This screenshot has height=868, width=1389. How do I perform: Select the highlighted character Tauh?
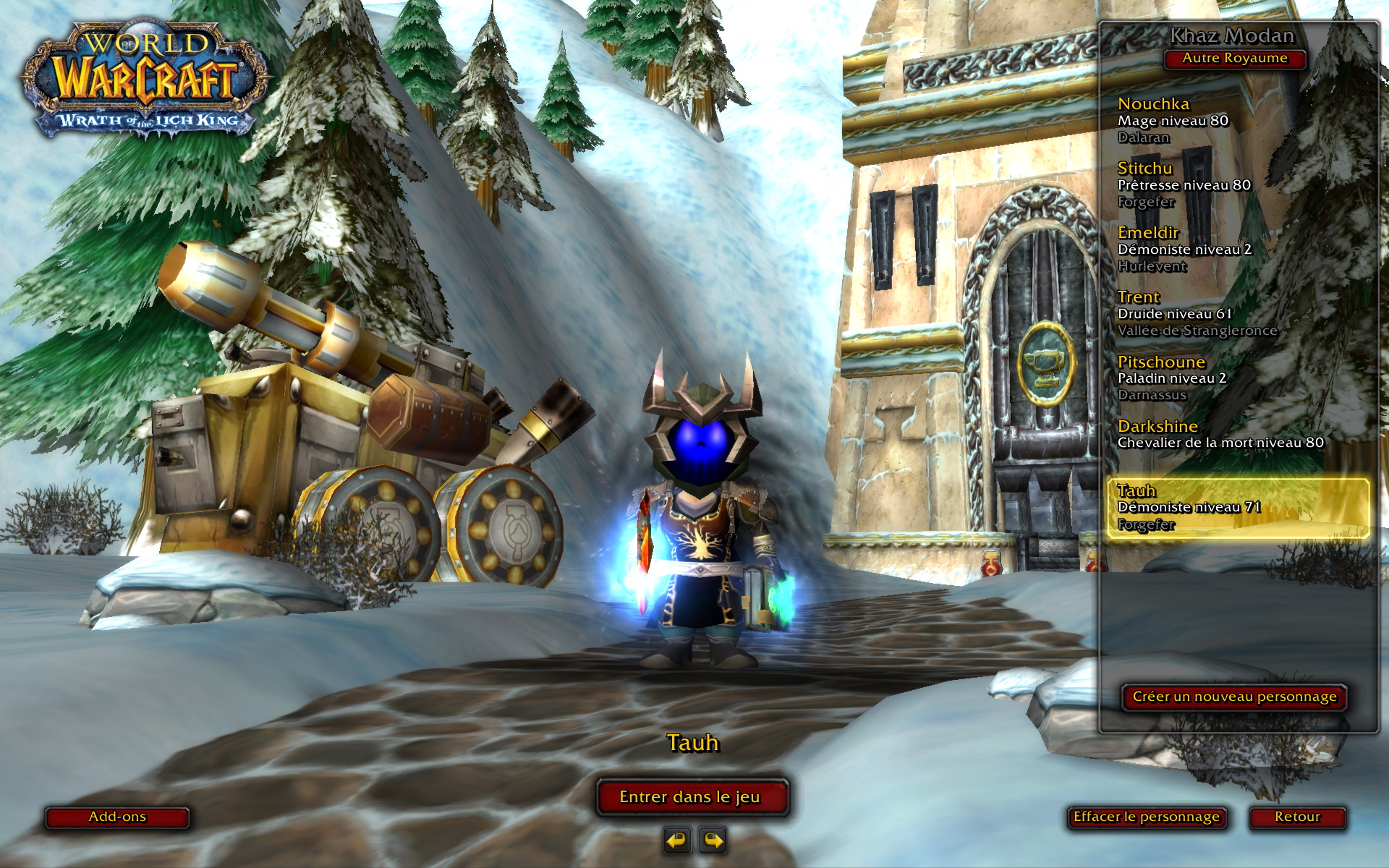1237,508
